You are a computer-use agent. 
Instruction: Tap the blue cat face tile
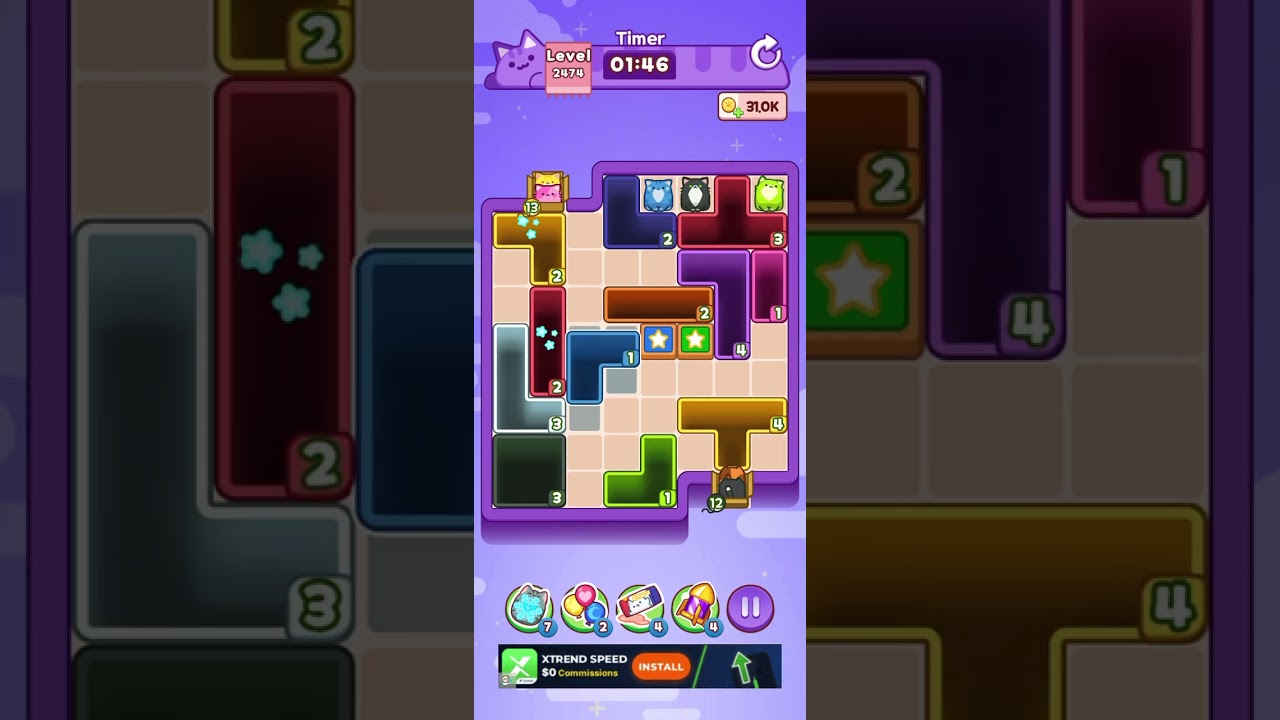(x=658, y=192)
